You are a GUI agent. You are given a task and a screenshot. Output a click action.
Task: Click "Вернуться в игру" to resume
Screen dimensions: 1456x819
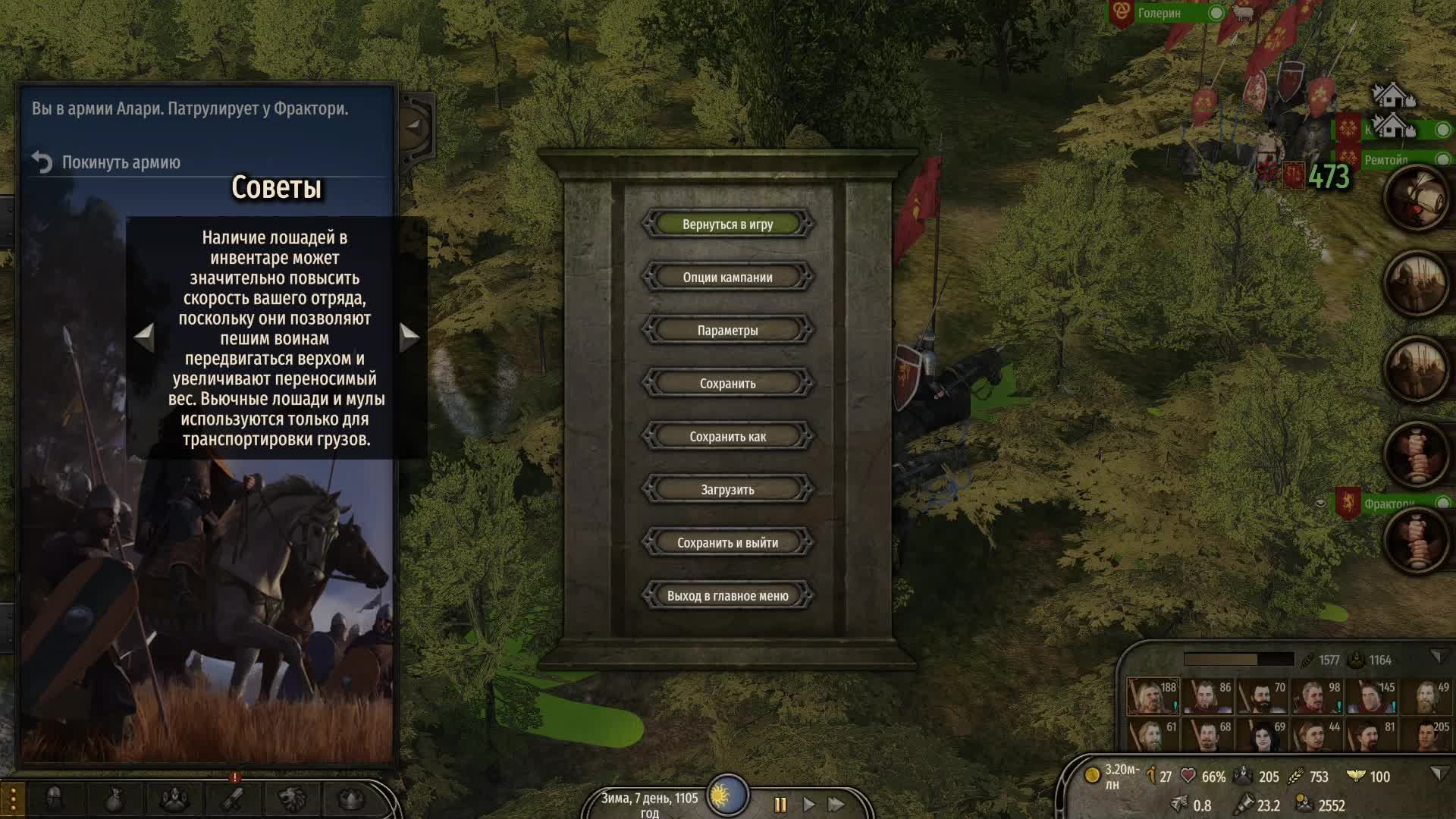pos(727,224)
